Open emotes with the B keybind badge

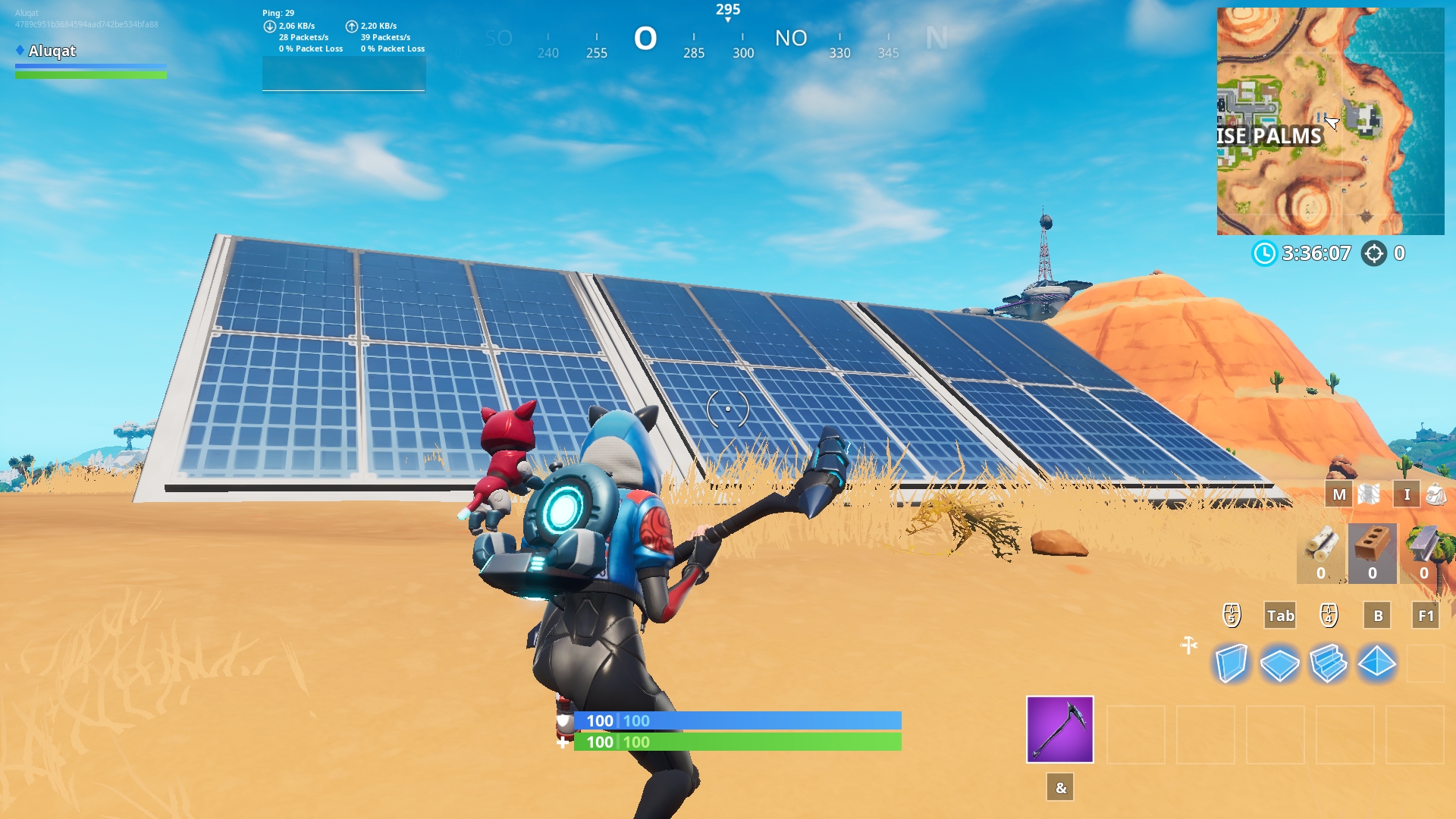[1377, 616]
